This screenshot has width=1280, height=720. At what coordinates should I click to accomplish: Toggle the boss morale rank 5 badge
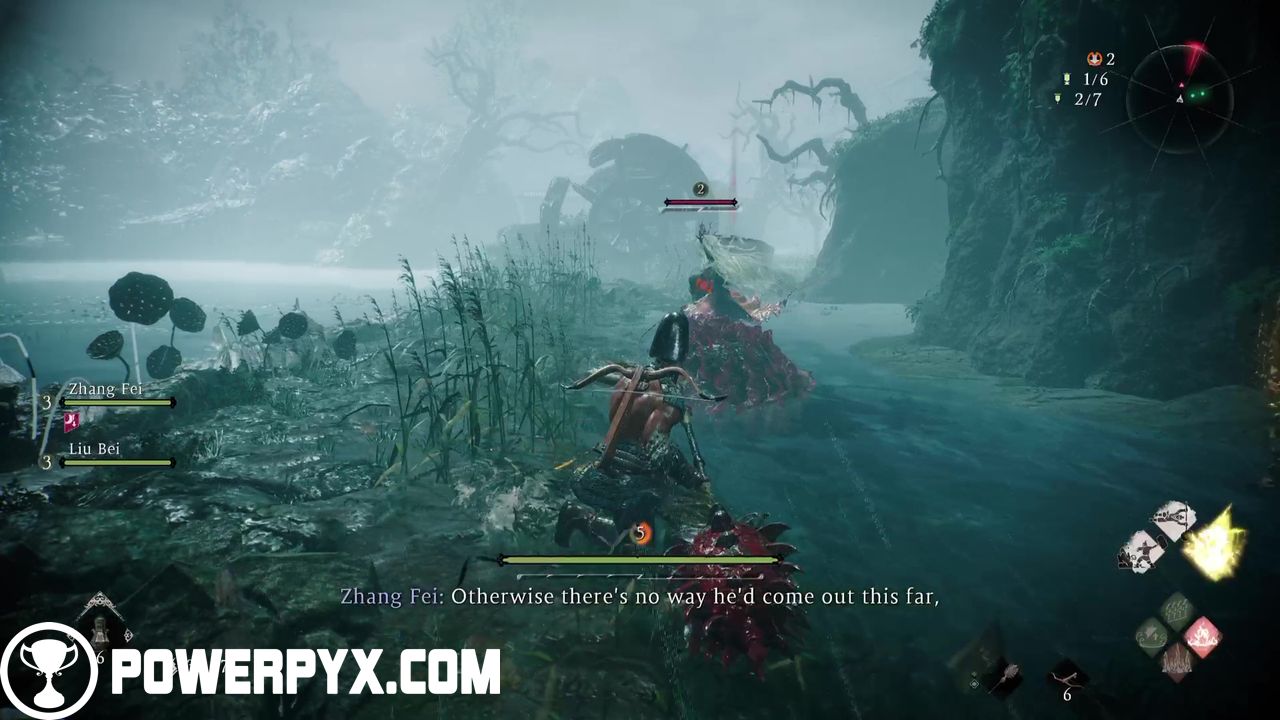(640, 533)
